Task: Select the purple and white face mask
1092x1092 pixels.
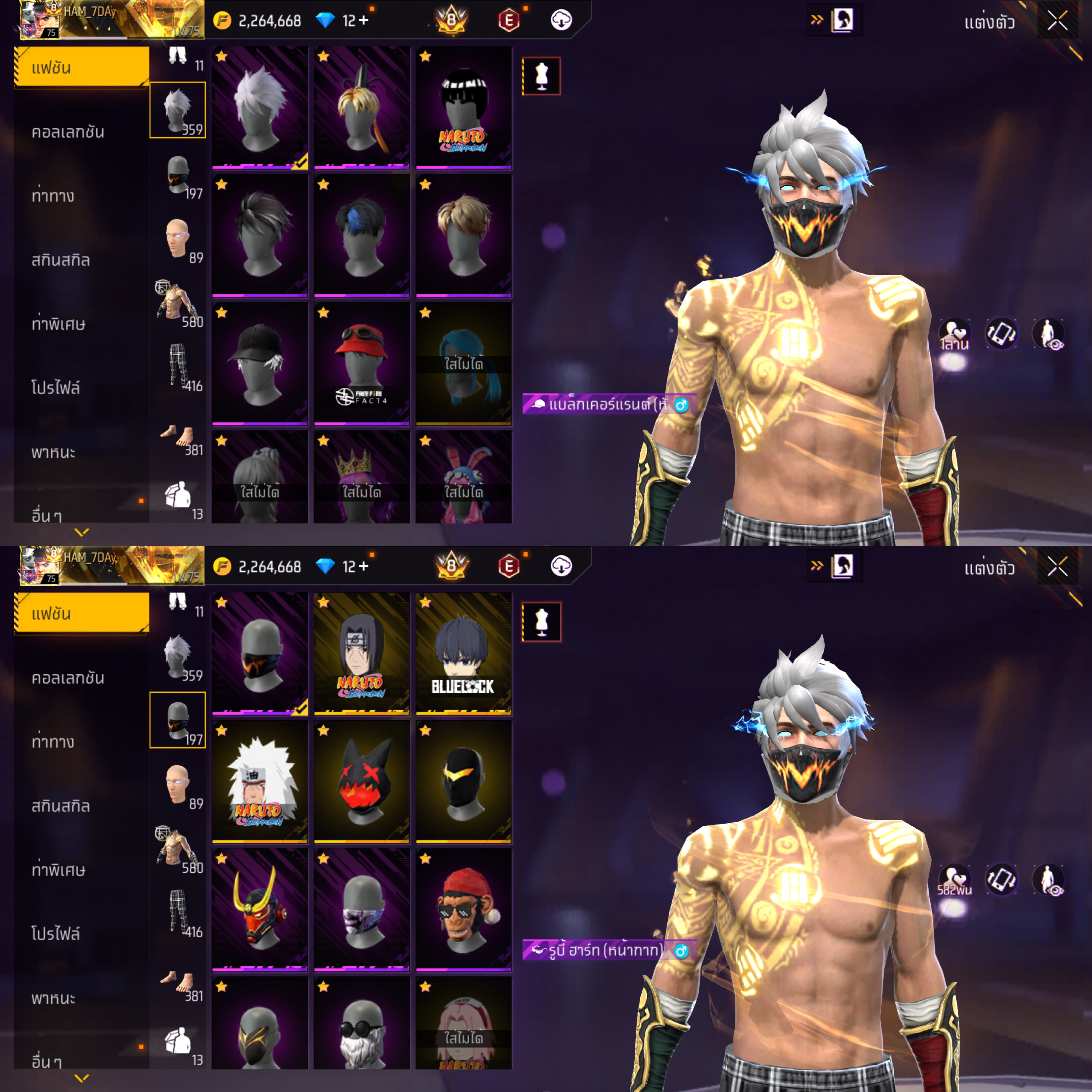Action: pyautogui.click(x=361, y=909)
